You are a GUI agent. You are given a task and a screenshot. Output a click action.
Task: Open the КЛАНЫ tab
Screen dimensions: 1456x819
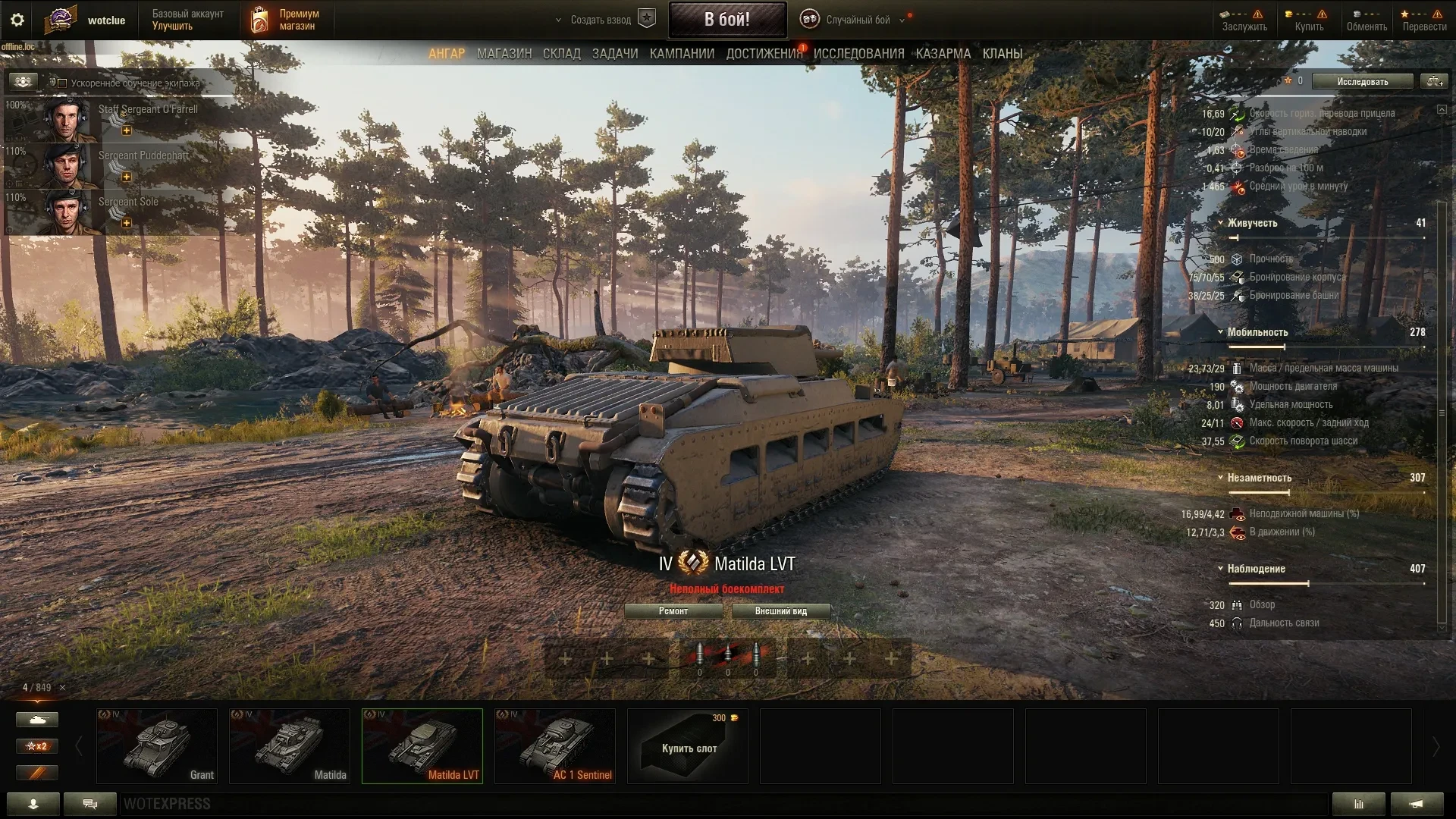click(x=1003, y=54)
